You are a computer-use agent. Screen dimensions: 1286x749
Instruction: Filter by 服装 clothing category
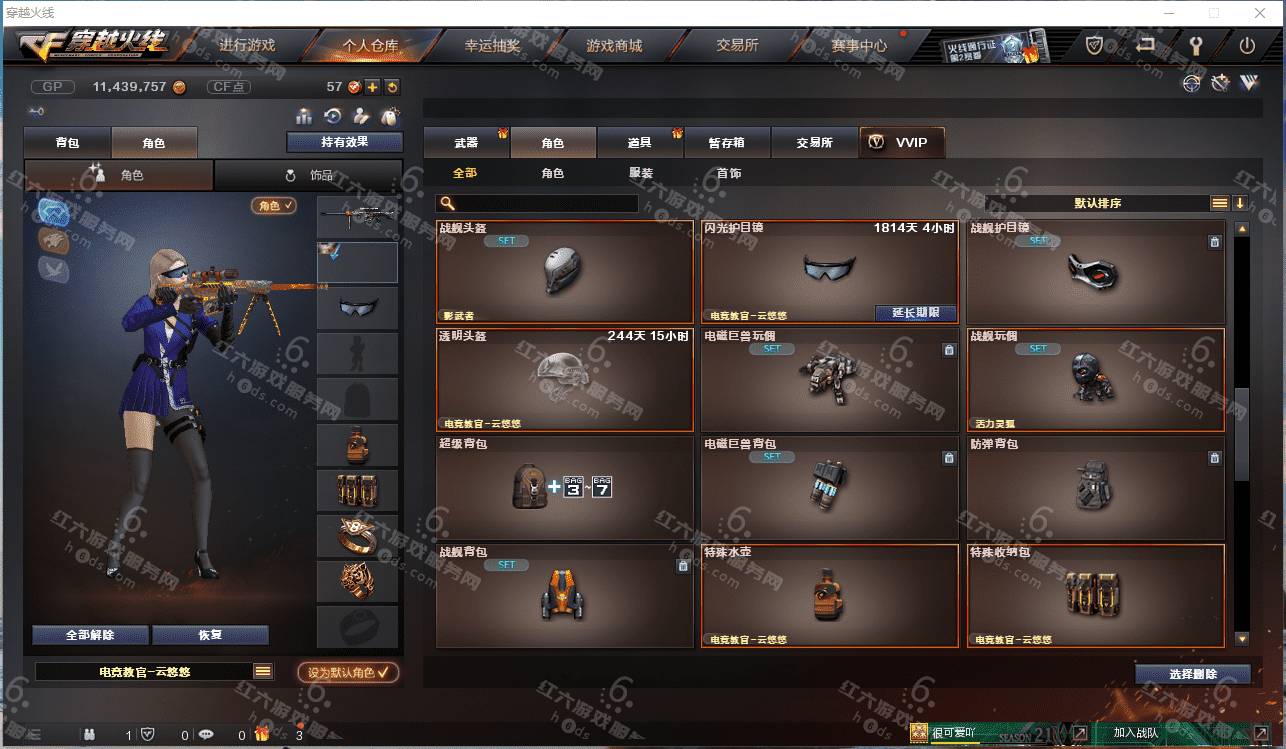(641, 173)
